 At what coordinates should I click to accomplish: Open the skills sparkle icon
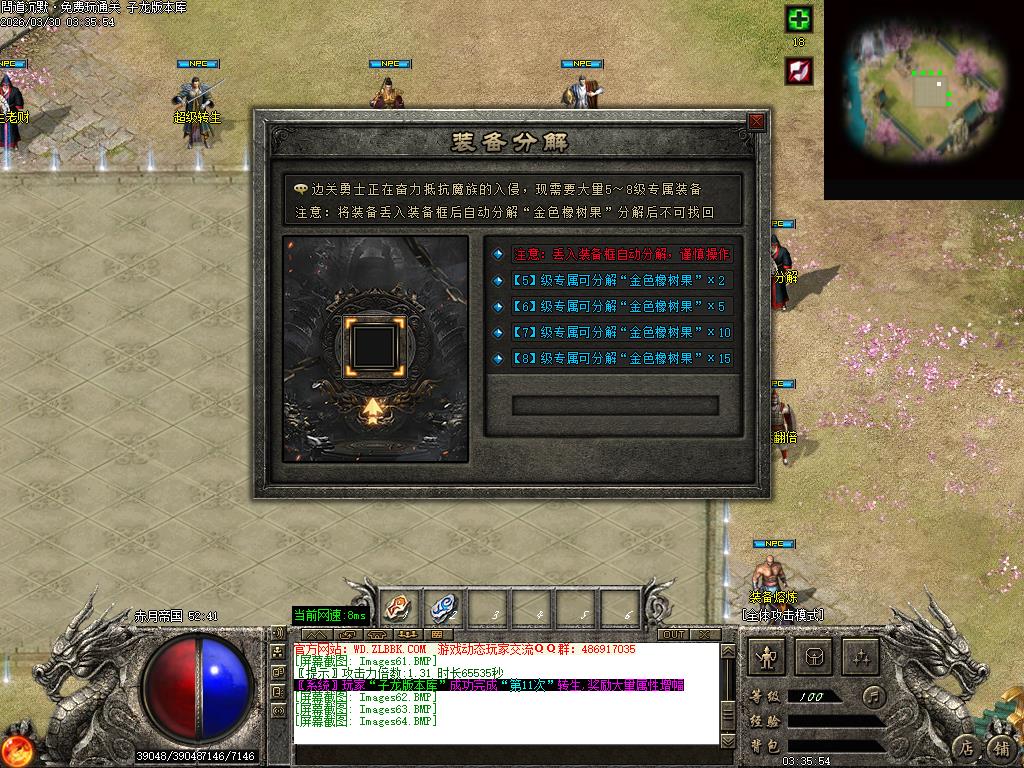[x=861, y=657]
